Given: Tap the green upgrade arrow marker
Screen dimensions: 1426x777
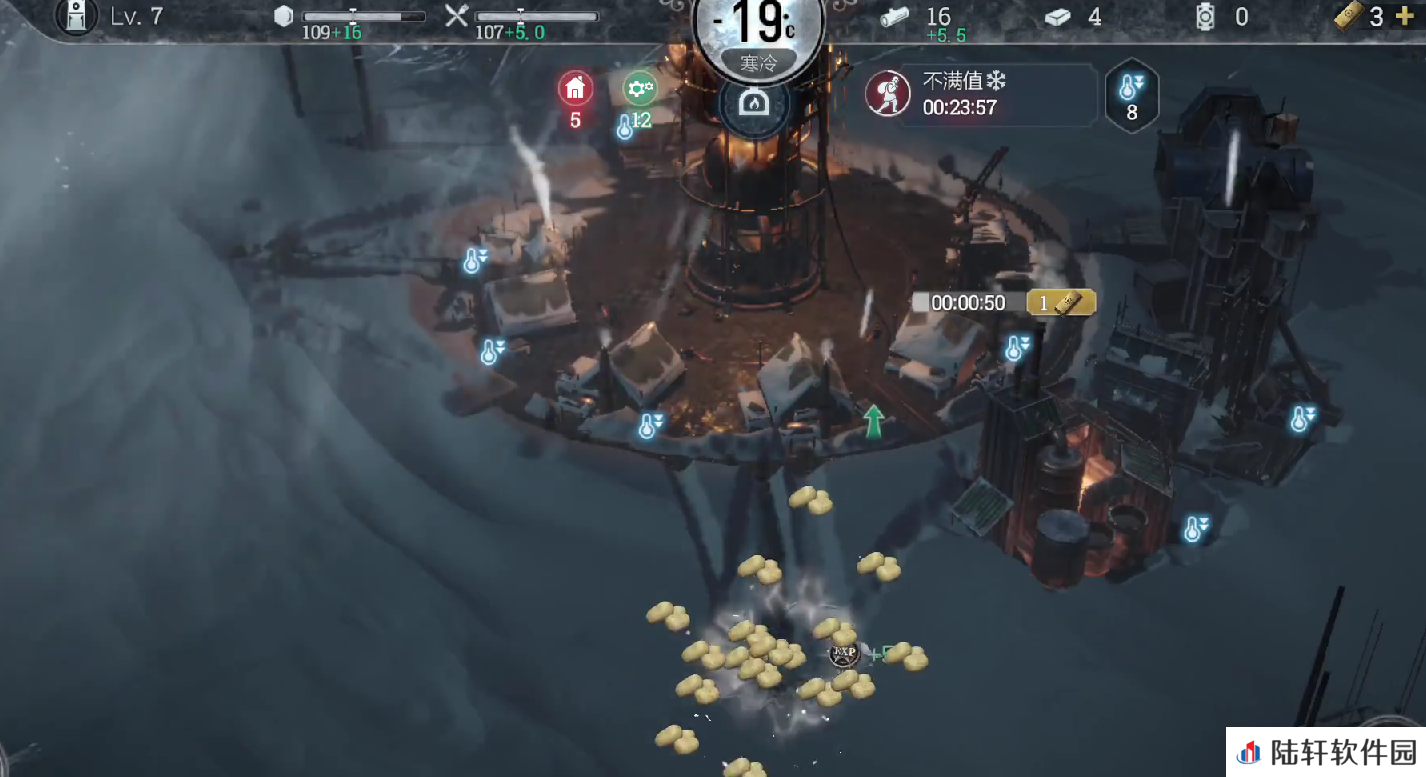Looking at the screenshot, I should [x=874, y=421].
